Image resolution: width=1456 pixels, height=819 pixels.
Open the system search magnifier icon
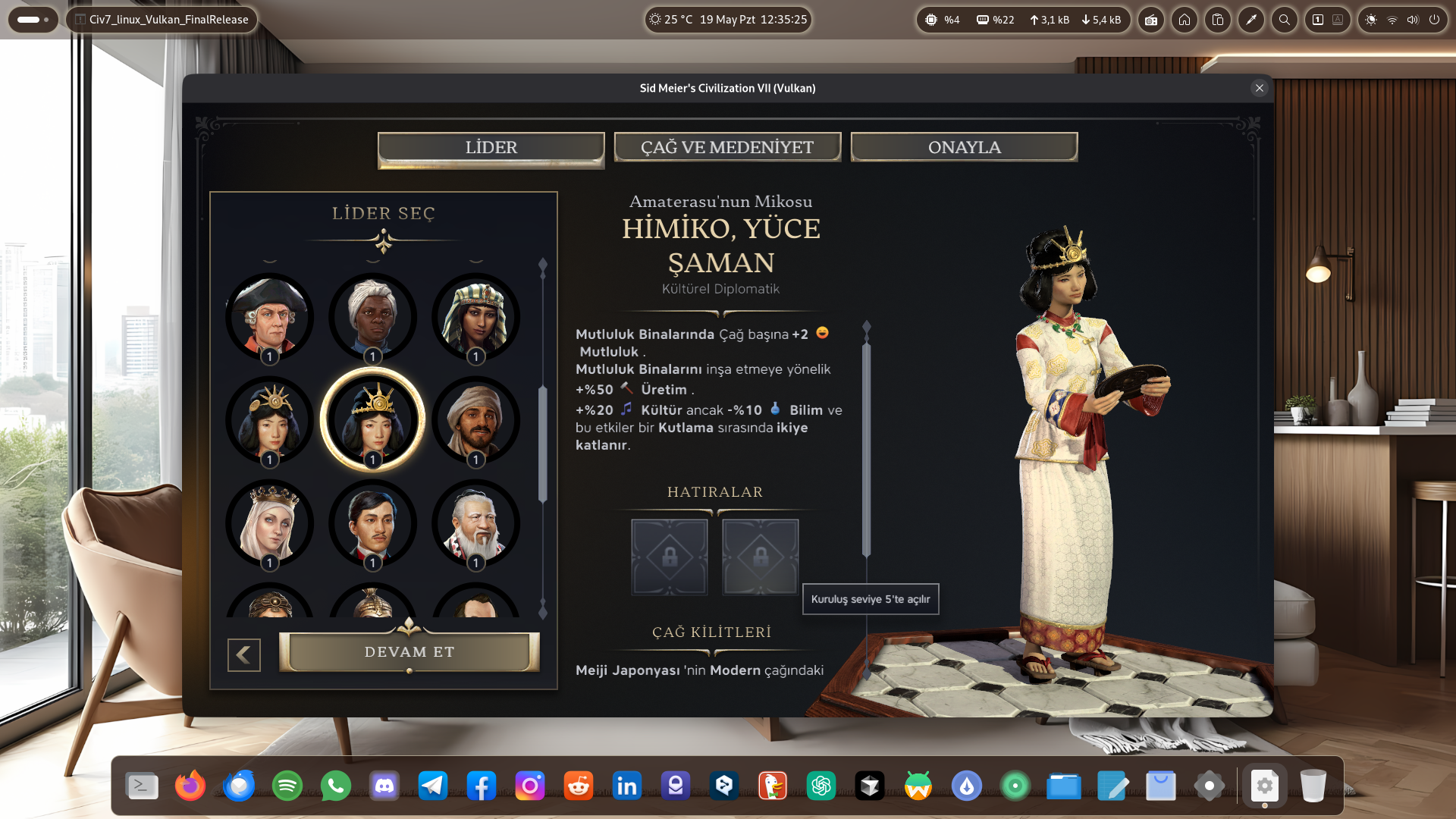pos(1284,20)
